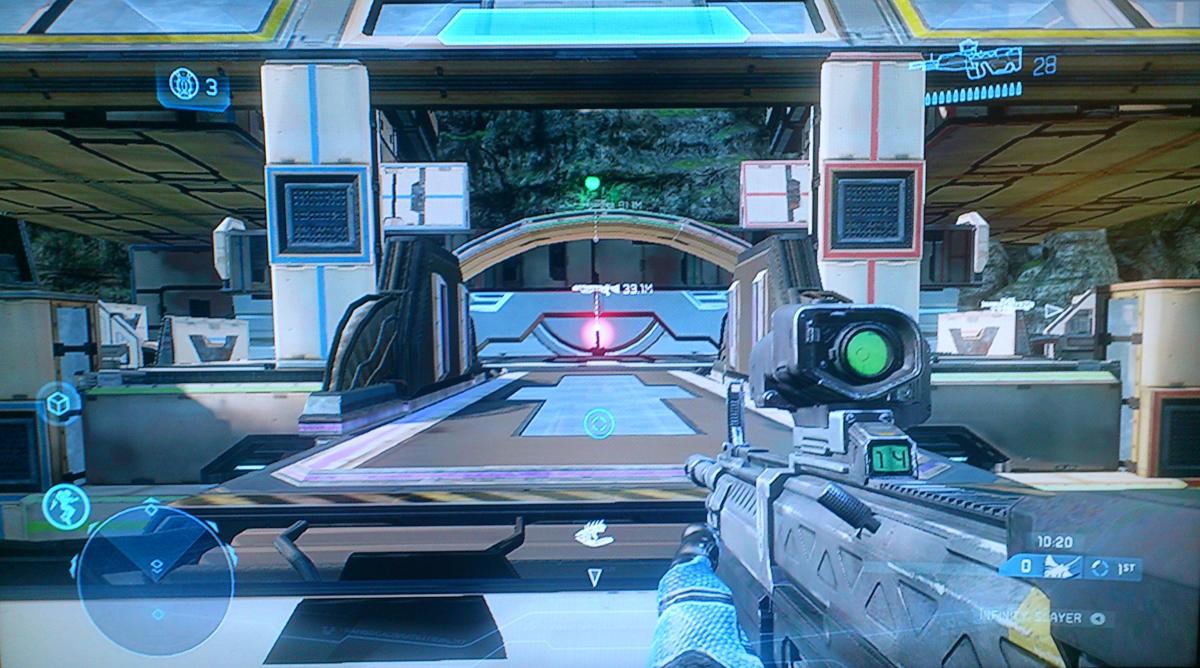Screen dimensions: 1200x668
Task: Click the frag grenade icon
Action: (x=185, y=83)
